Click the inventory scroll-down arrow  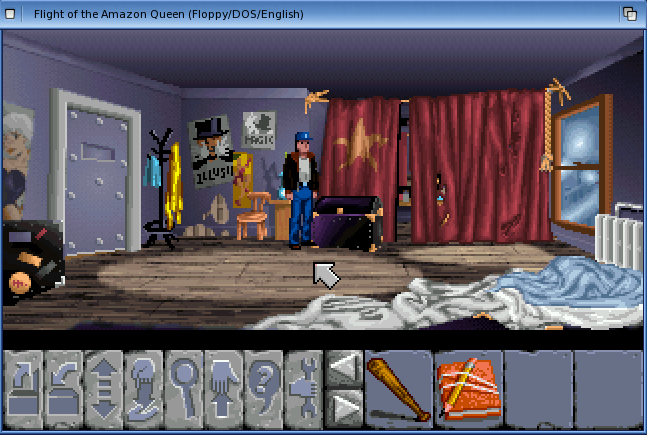coord(344,405)
